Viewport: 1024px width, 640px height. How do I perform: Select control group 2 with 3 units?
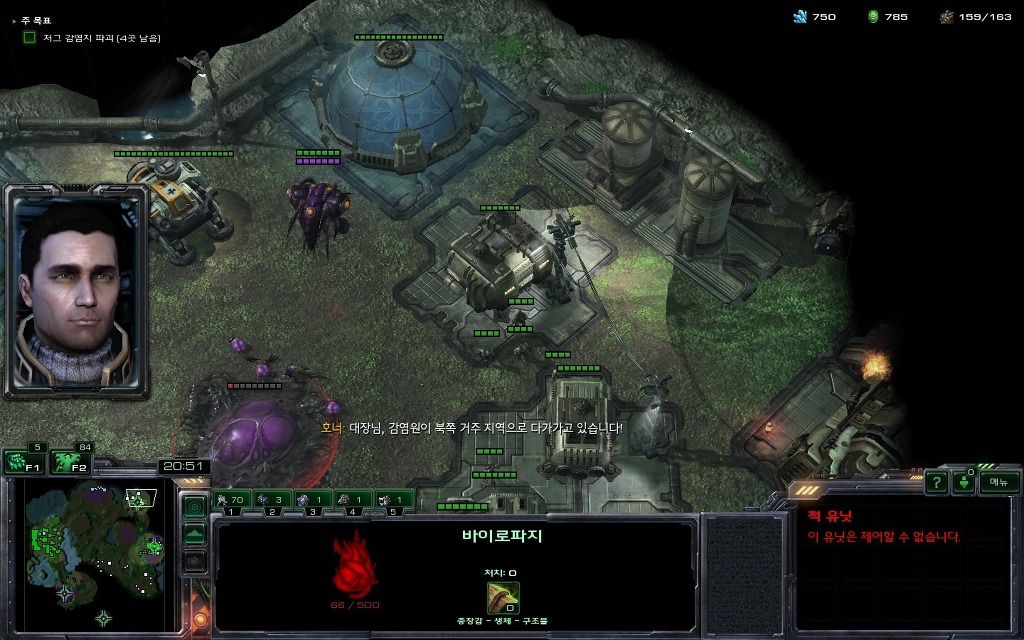pos(272,499)
